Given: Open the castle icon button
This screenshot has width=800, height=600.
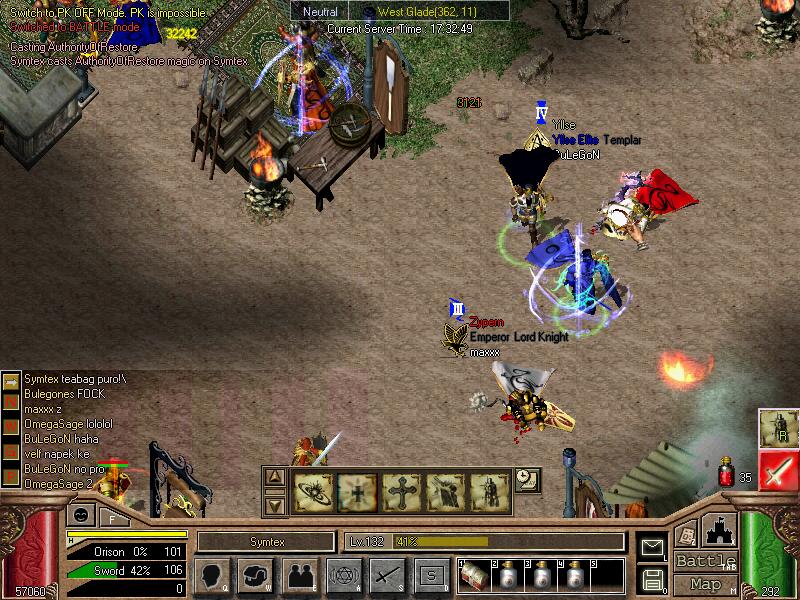Looking at the screenshot, I should 720,528.
